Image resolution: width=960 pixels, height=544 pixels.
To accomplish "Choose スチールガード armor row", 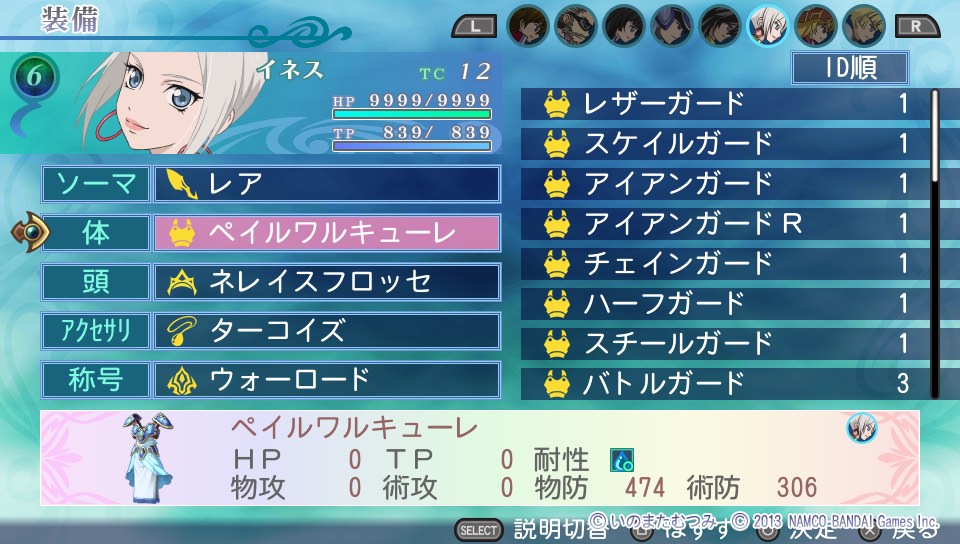I will pos(724,342).
